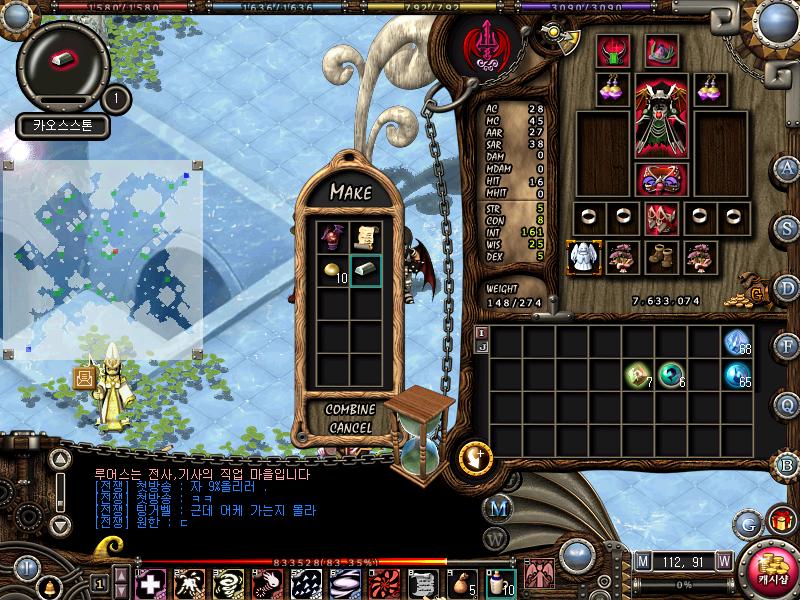Screen dimensions: 800x600
Task: Use the white cross heal skill
Action: 151,582
